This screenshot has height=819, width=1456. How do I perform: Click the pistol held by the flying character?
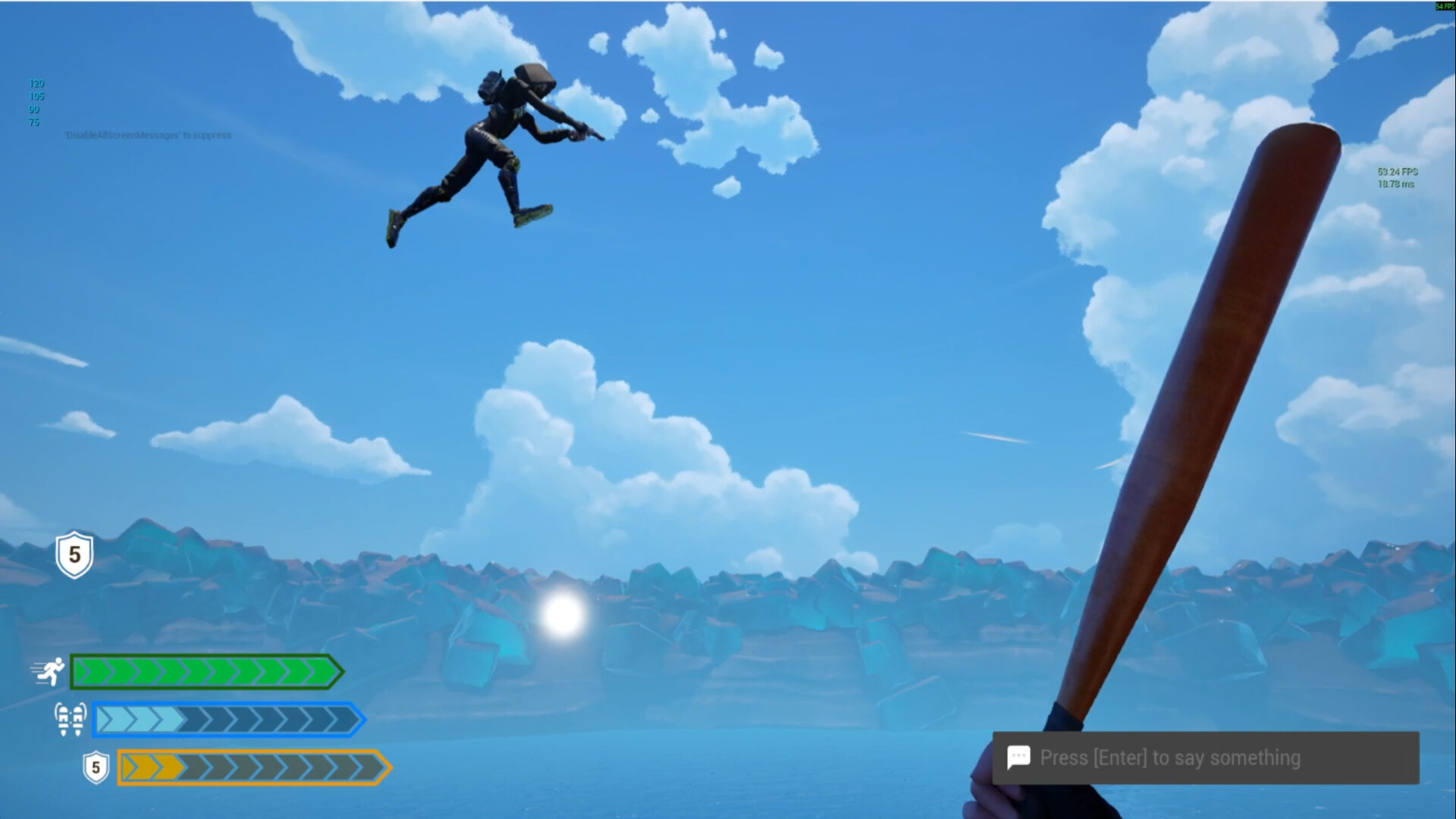pyautogui.click(x=585, y=135)
